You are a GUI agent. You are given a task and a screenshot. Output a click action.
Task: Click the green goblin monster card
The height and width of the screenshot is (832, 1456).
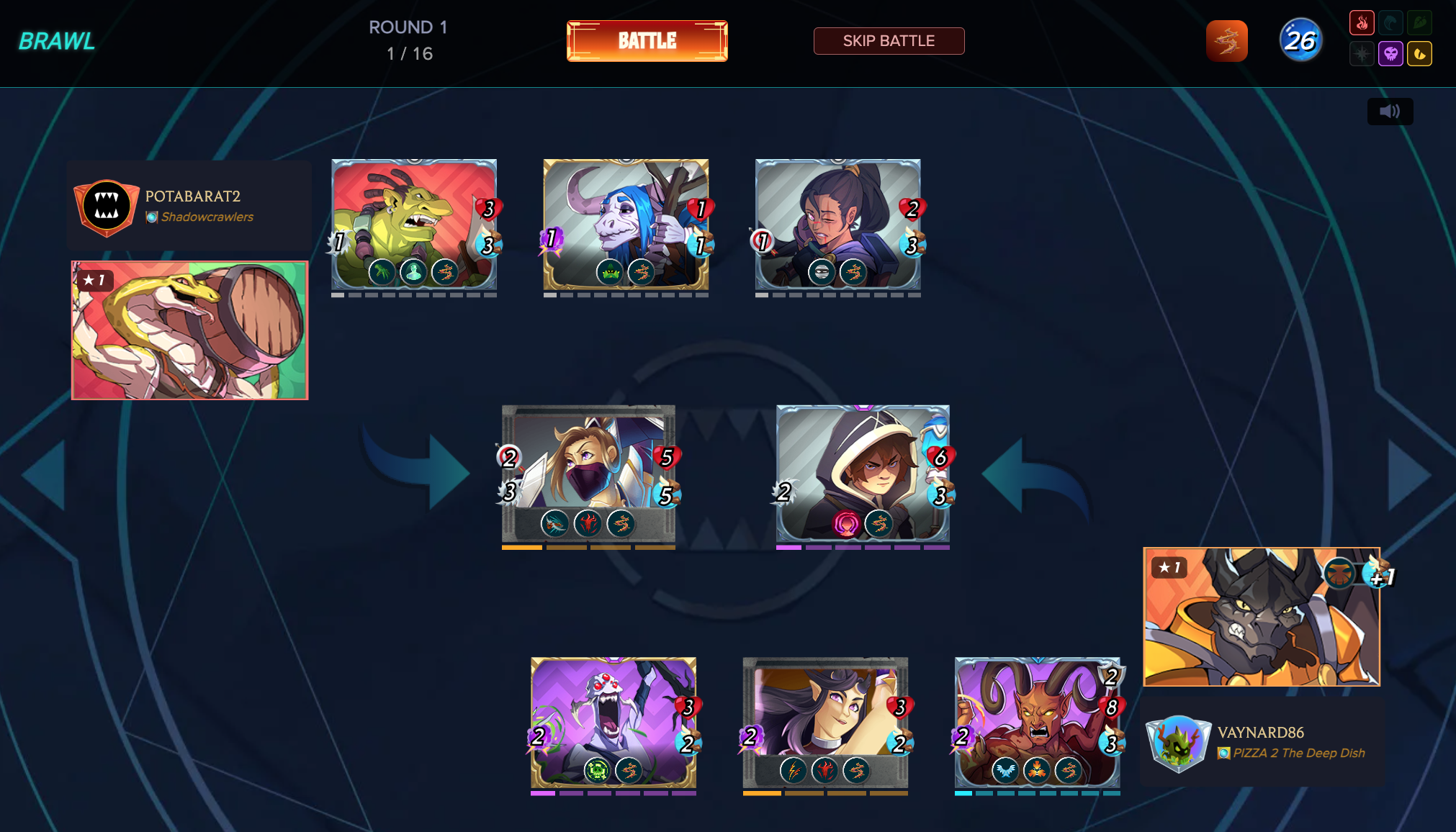coord(414,224)
